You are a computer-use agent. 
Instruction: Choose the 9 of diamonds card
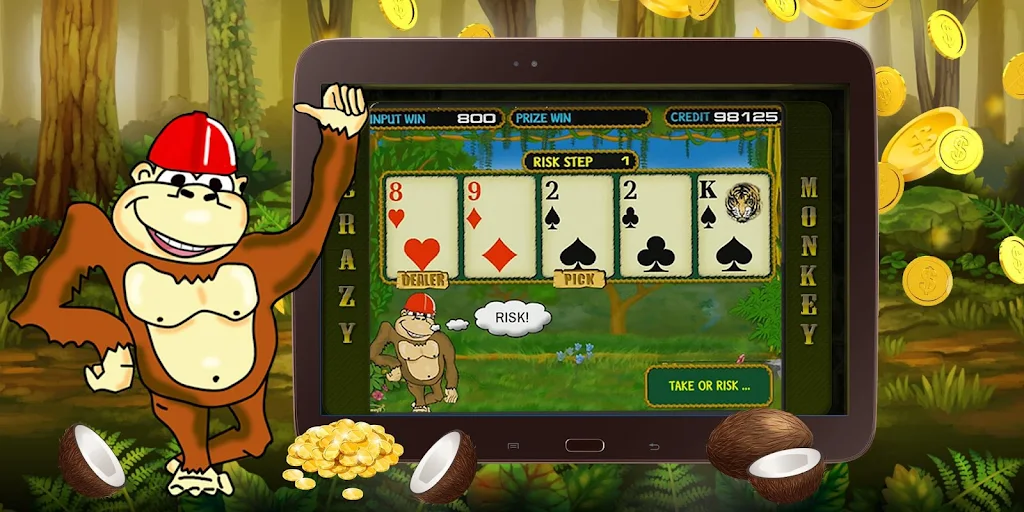(498, 225)
